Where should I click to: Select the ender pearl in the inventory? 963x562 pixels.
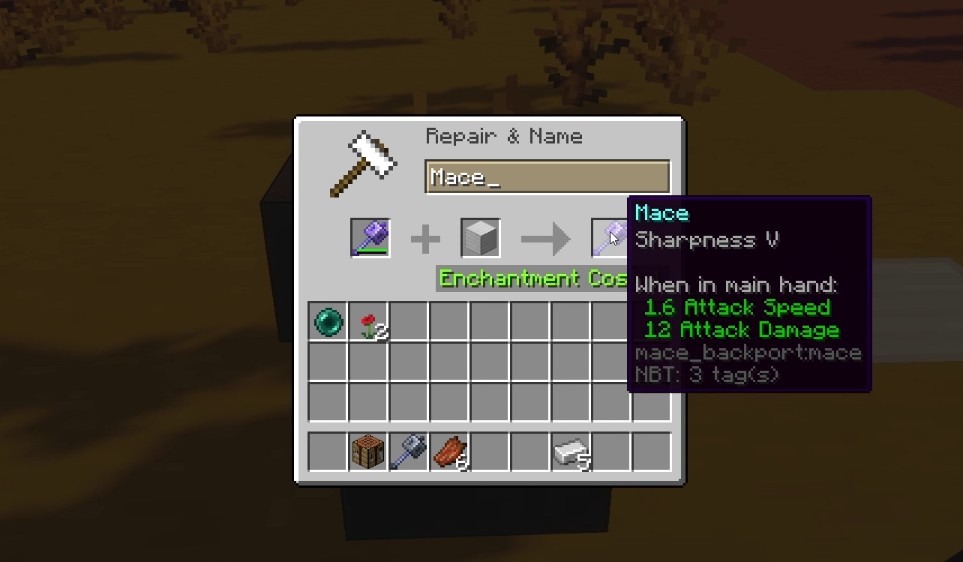coord(328,323)
